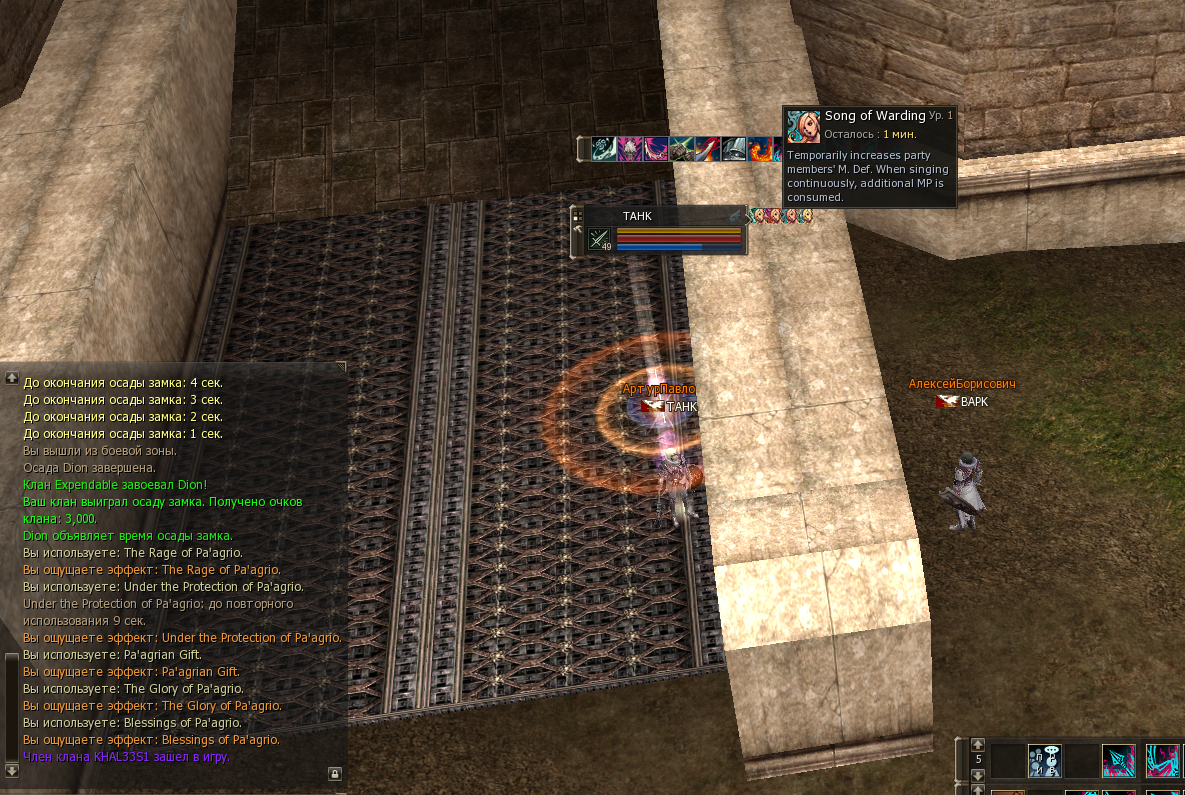Viewport: 1185px width, 795px height.
Task: Select the pink skull buff icon
Action: pos(630,149)
